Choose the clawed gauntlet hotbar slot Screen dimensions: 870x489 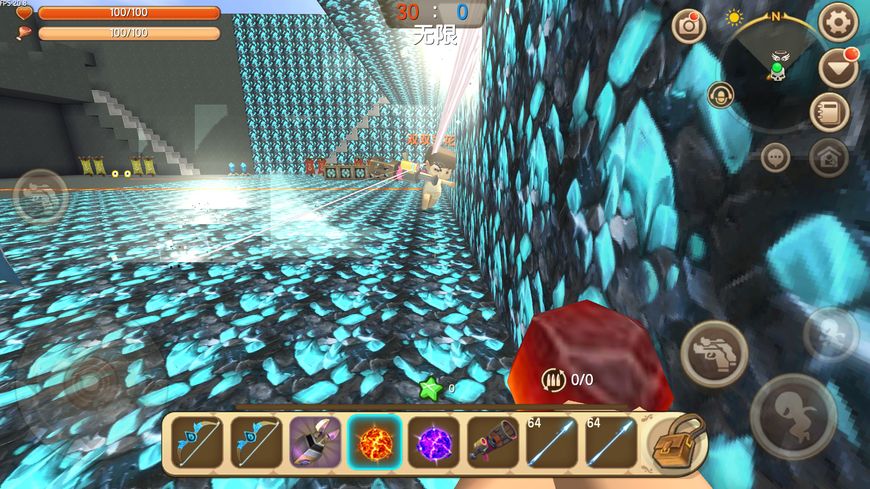(x=315, y=442)
